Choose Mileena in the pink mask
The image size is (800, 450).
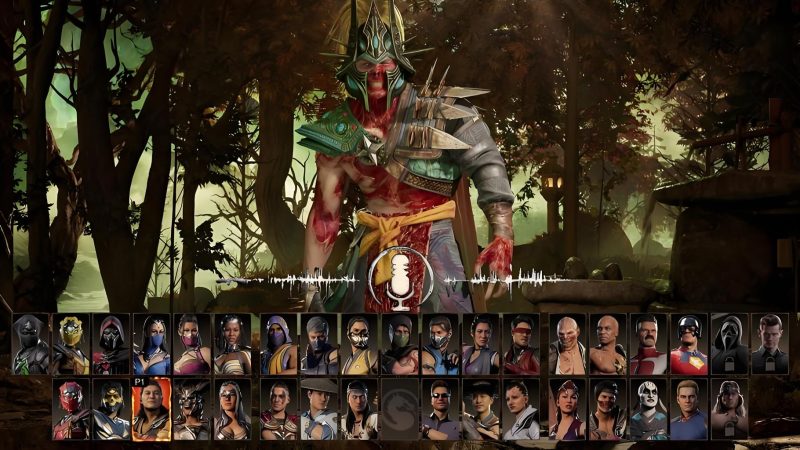click(190, 345)
